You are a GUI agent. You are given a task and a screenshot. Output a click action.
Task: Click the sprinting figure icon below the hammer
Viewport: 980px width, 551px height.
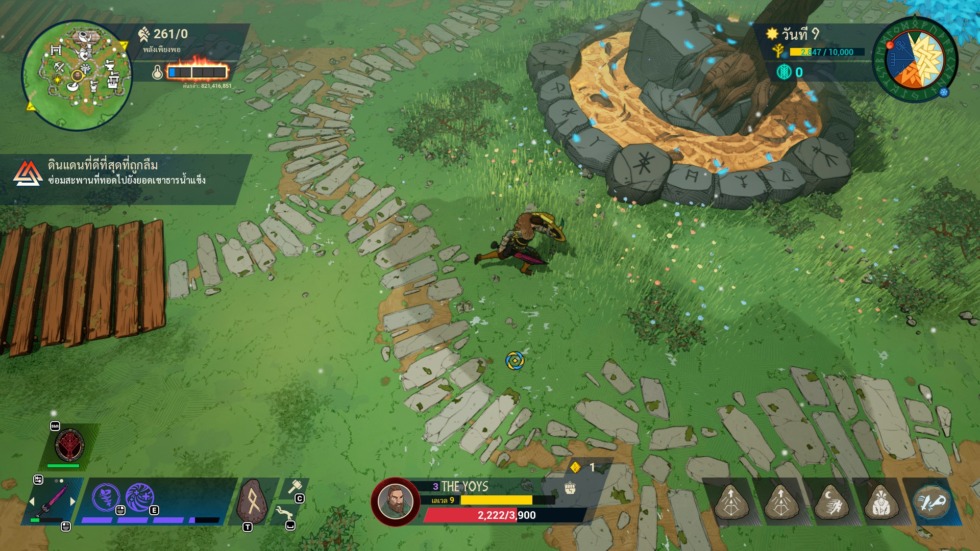(289, 513)
